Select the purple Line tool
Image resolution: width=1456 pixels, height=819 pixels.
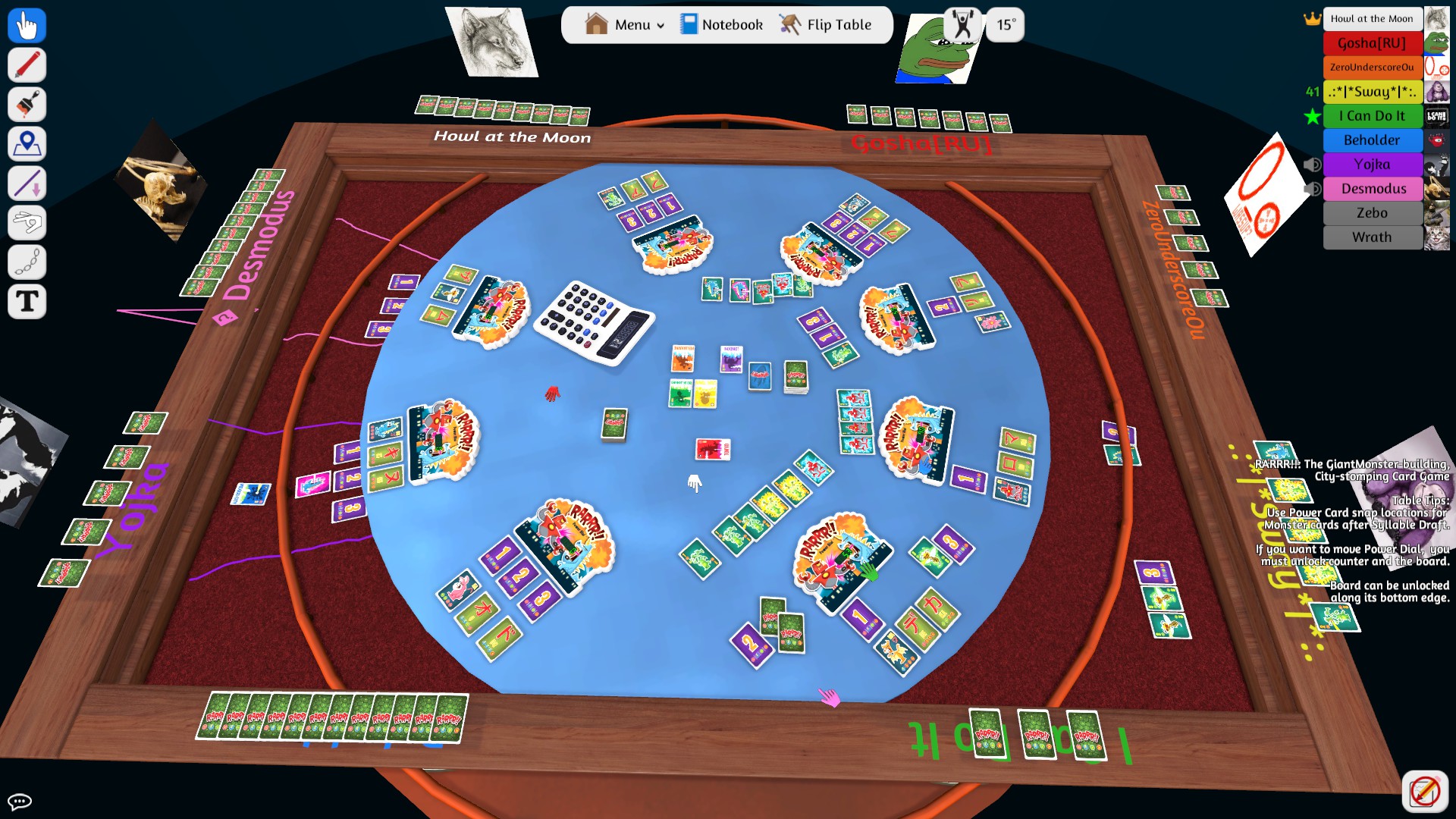pyautogui.click(x=27, y=184)
